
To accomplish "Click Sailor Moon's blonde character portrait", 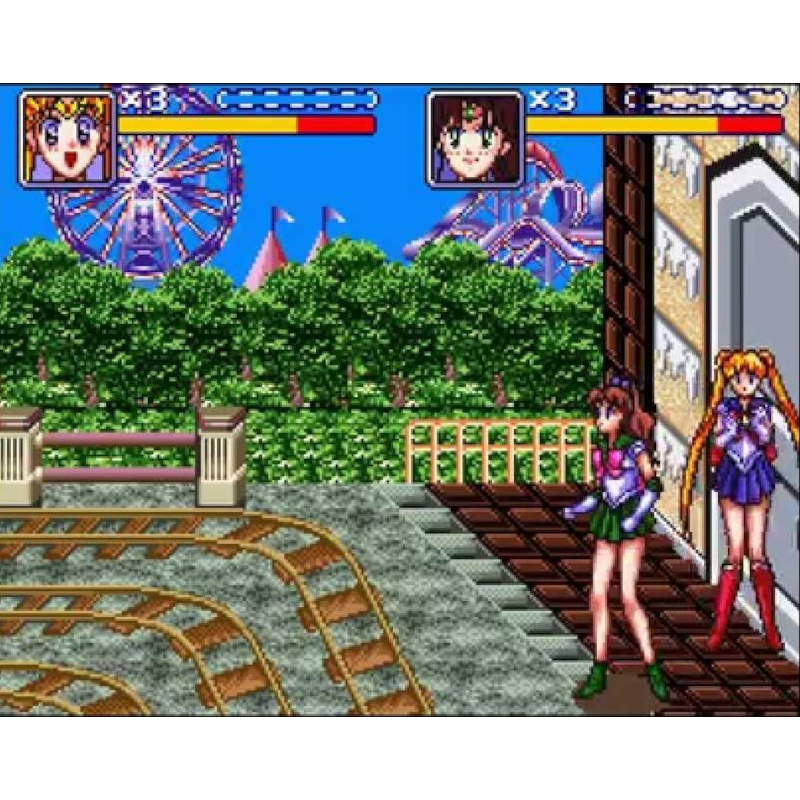I will pyautogui.click(x=67, y=138).
